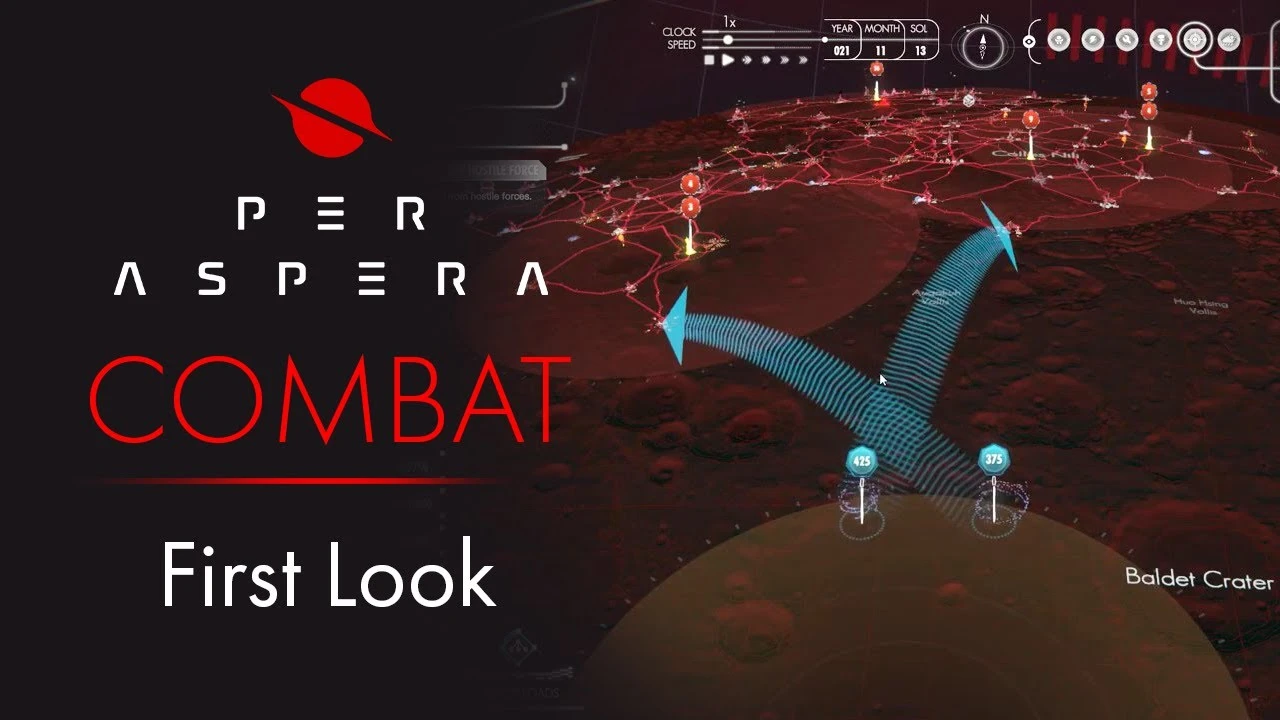Select the 1x speed label tab
Screen dimensions: 1280x720
point(729,21)
